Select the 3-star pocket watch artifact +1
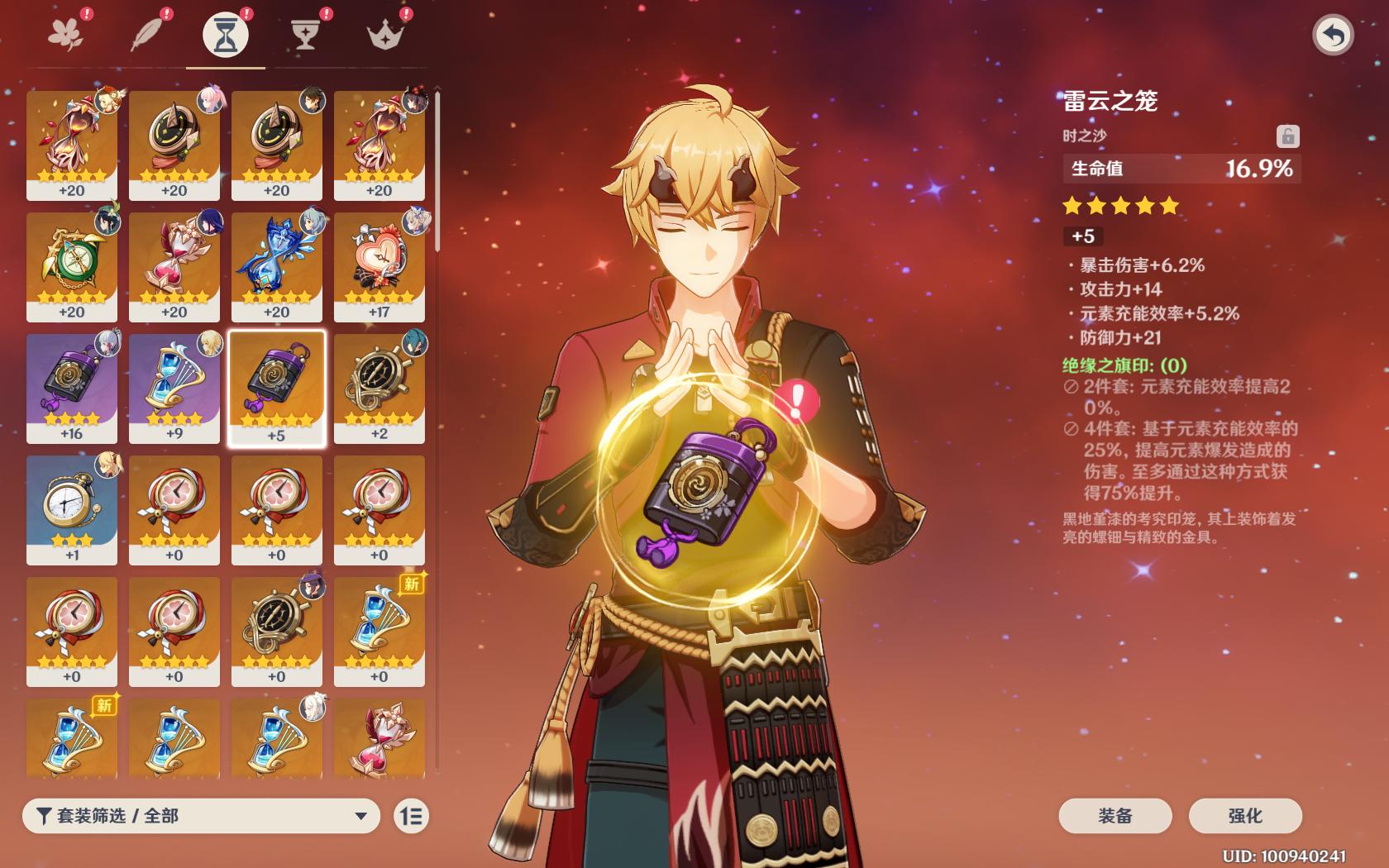The width and height of the screenshot is (1389, 868). (72, 509)
